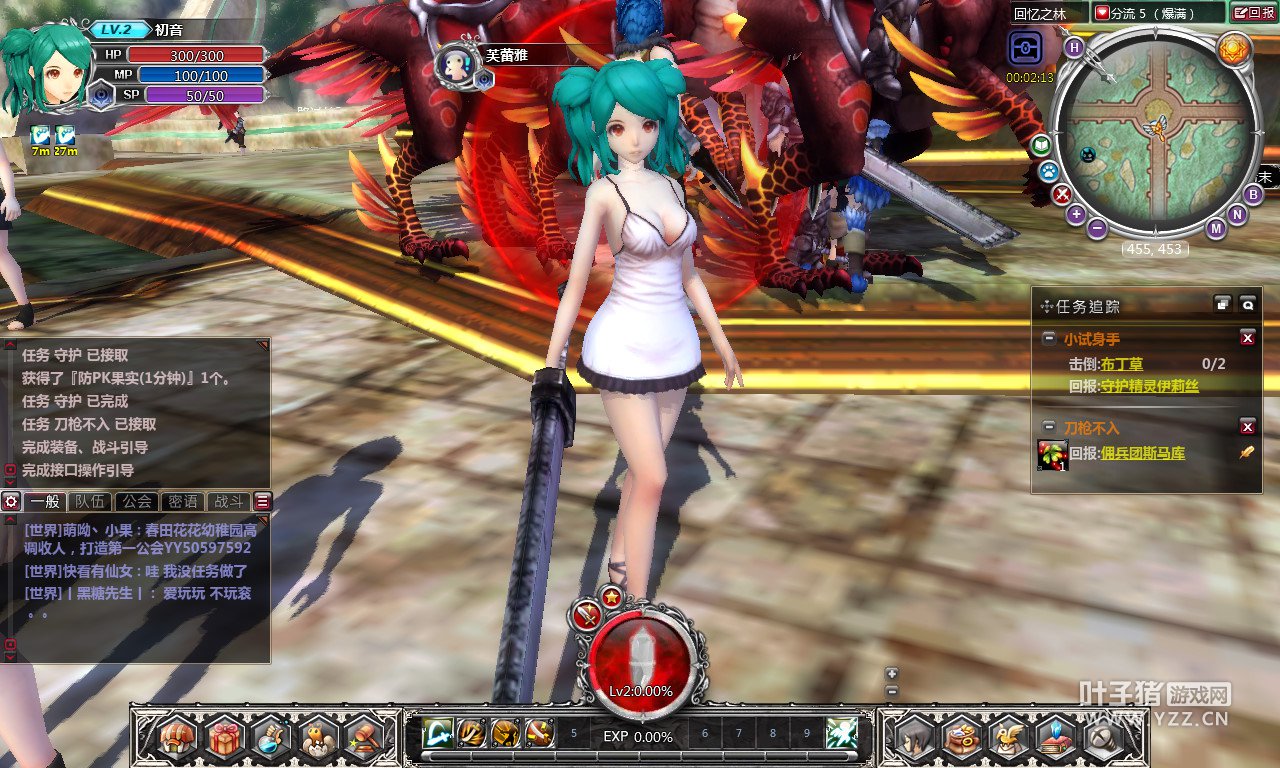Click the minimap's H button

pos(1074,47)
